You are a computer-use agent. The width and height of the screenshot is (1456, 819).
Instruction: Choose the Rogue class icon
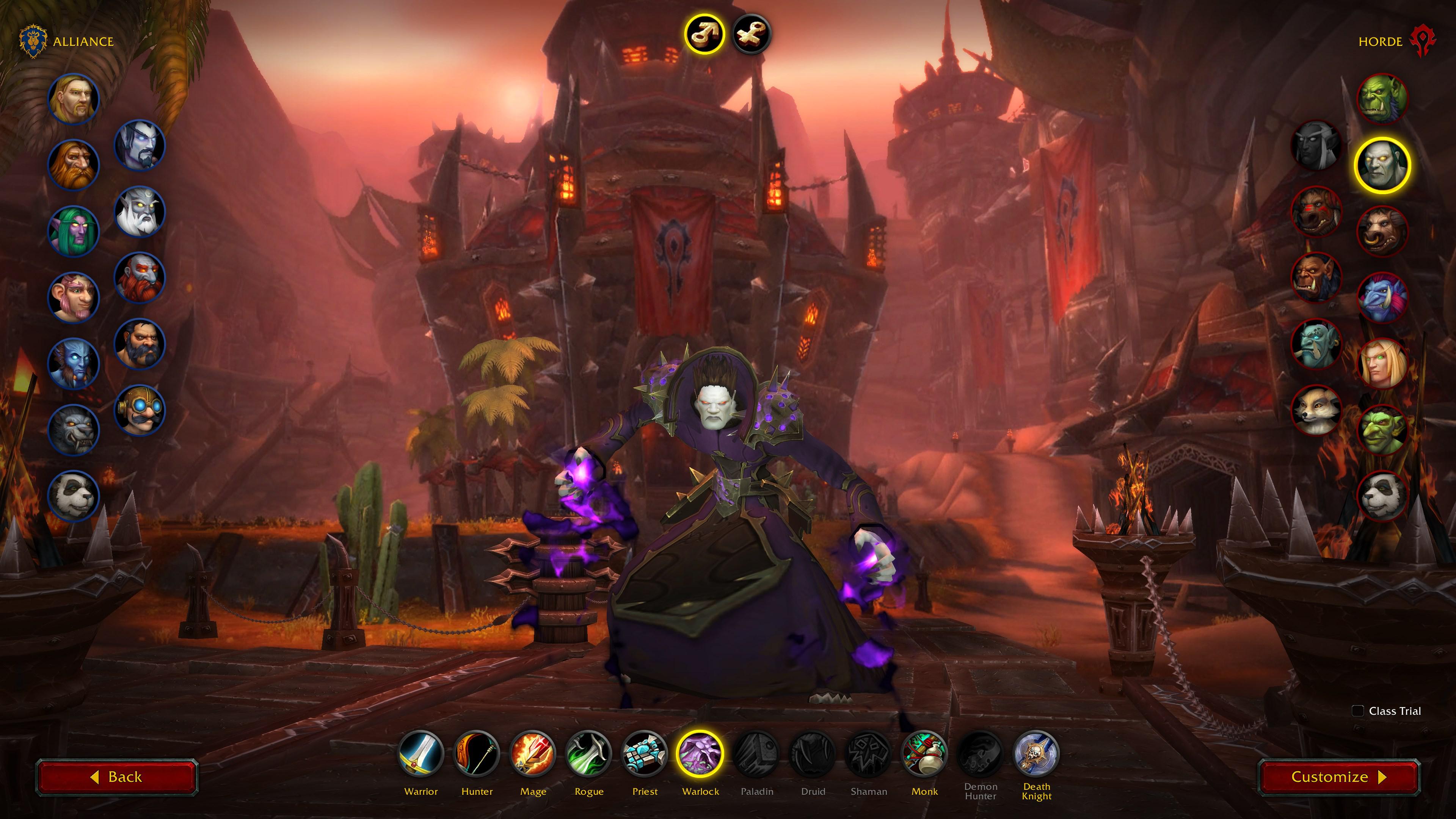pyautogui.click(x=589, y=754)
